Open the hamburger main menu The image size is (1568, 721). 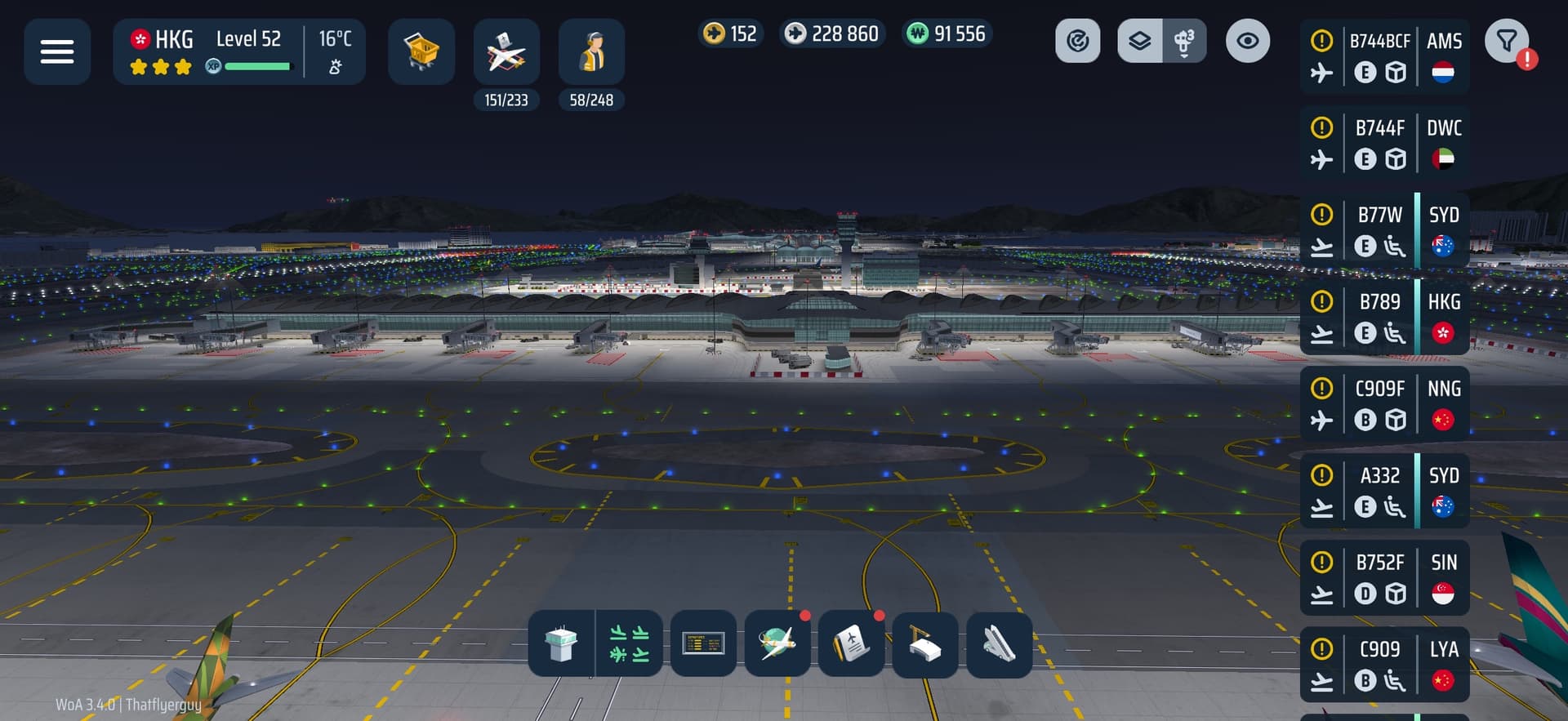click(x=57, y=52)
